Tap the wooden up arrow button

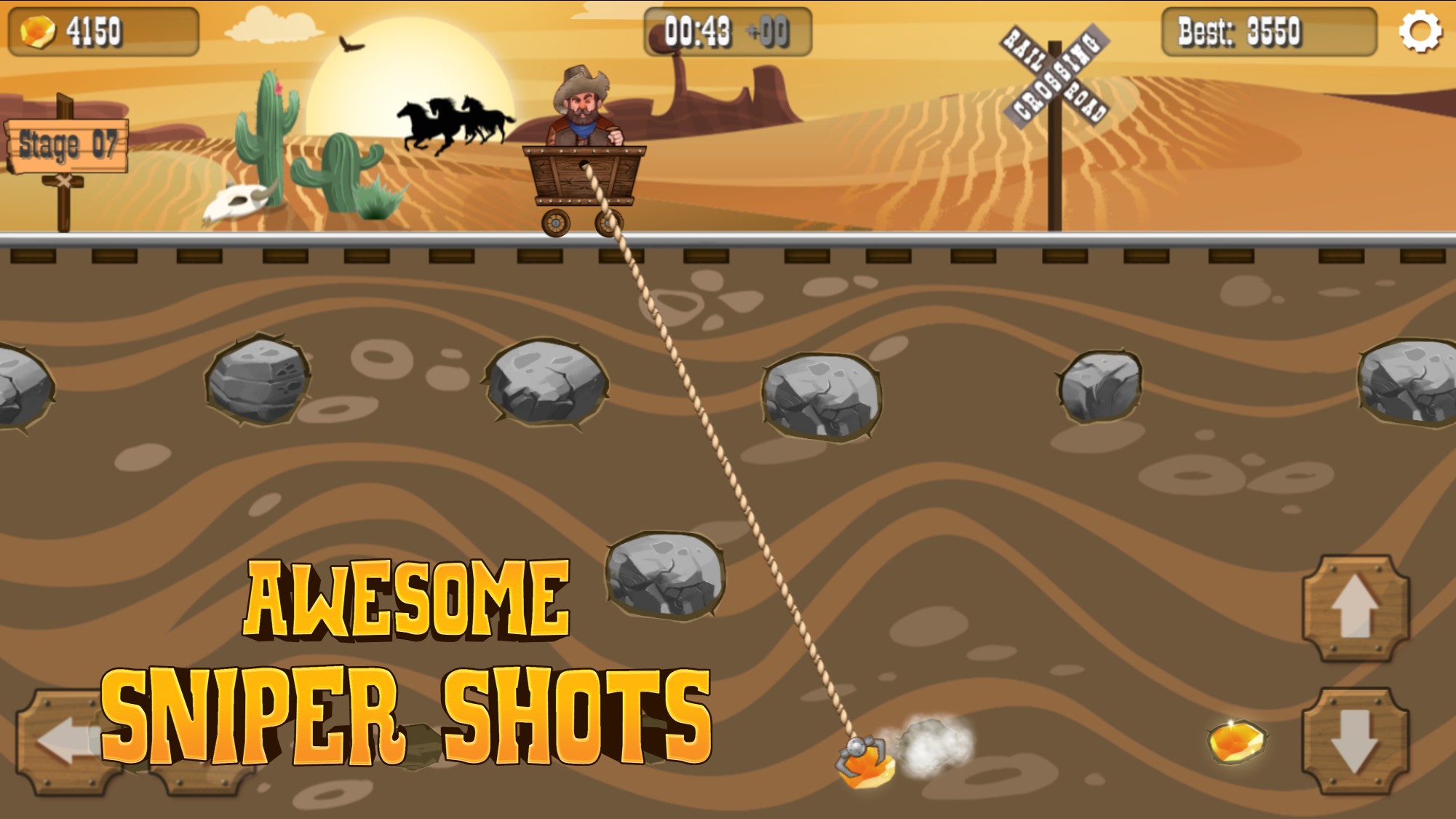click(1355, 608)
